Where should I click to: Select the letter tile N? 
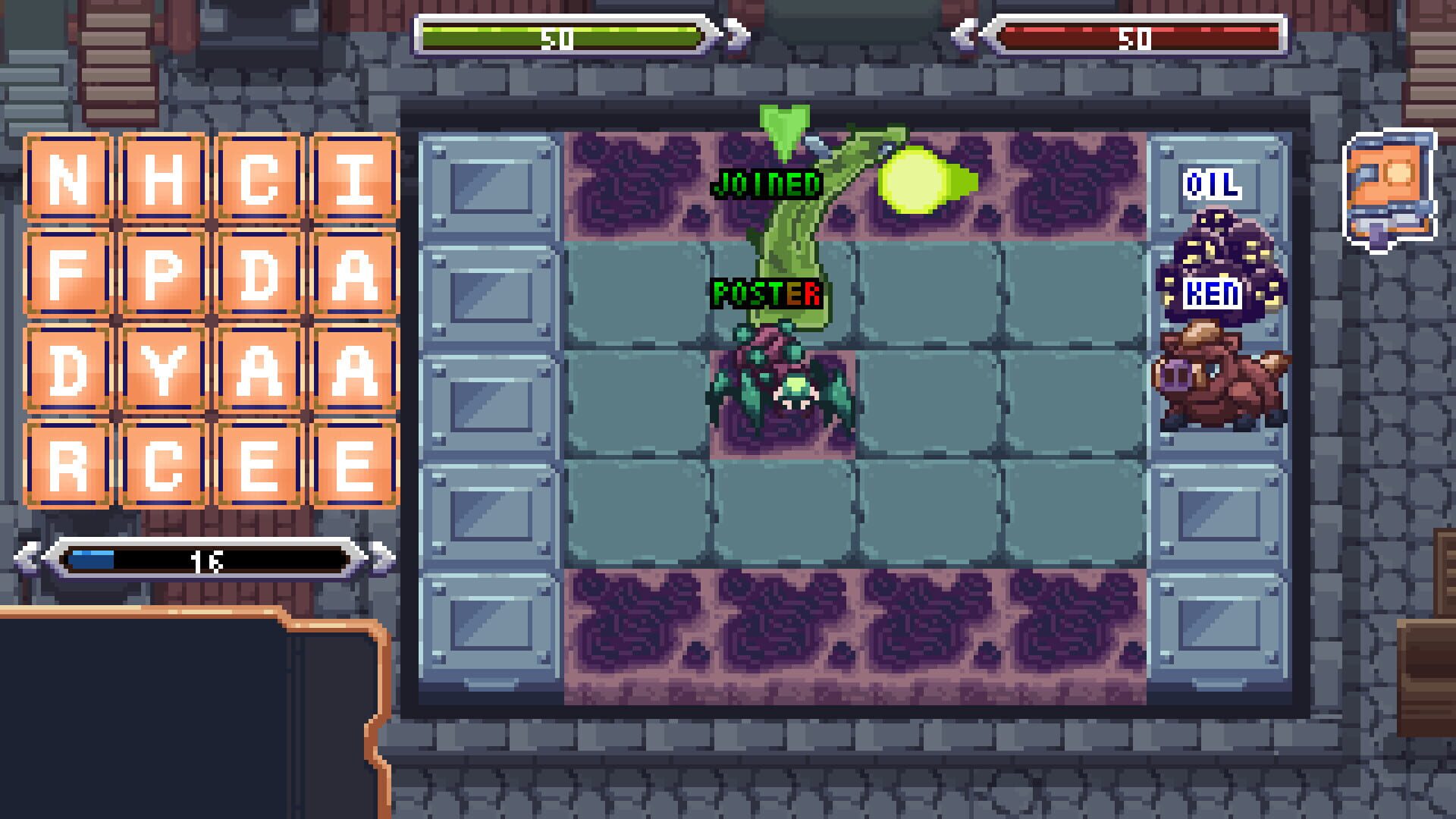click(x=67, y=174)
